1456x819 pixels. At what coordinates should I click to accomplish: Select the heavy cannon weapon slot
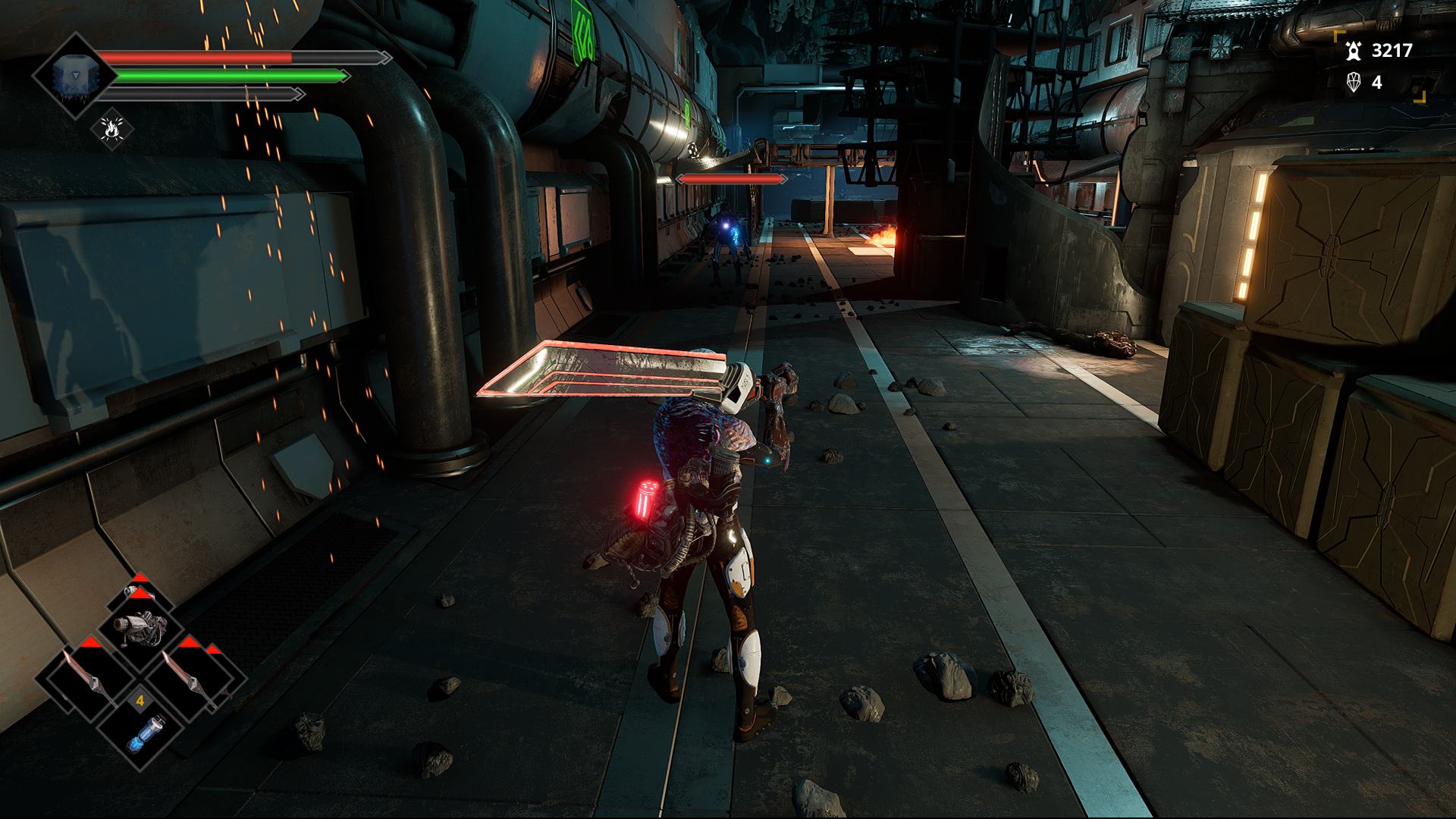(140, 626)
